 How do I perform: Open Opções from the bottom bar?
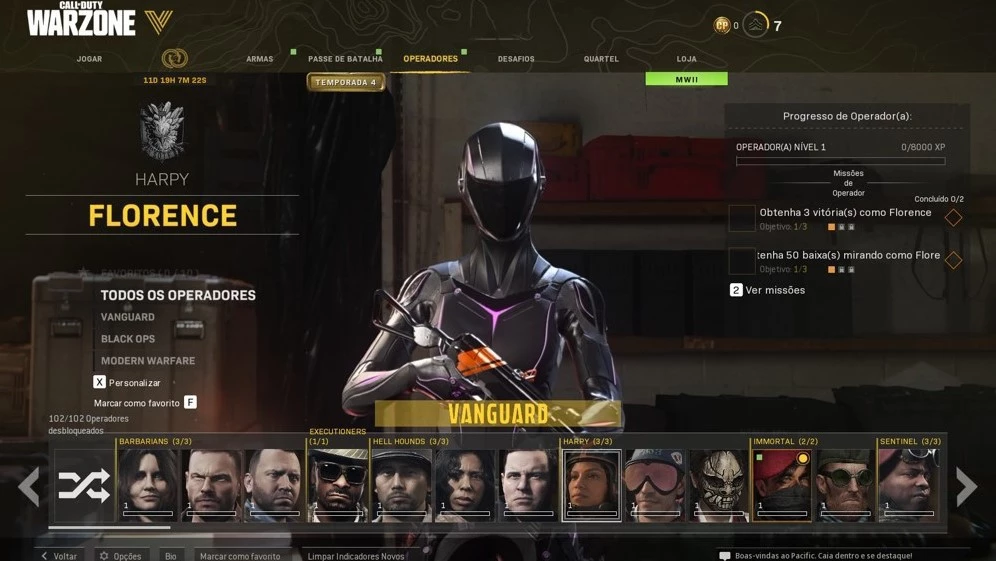pos(121,555)
